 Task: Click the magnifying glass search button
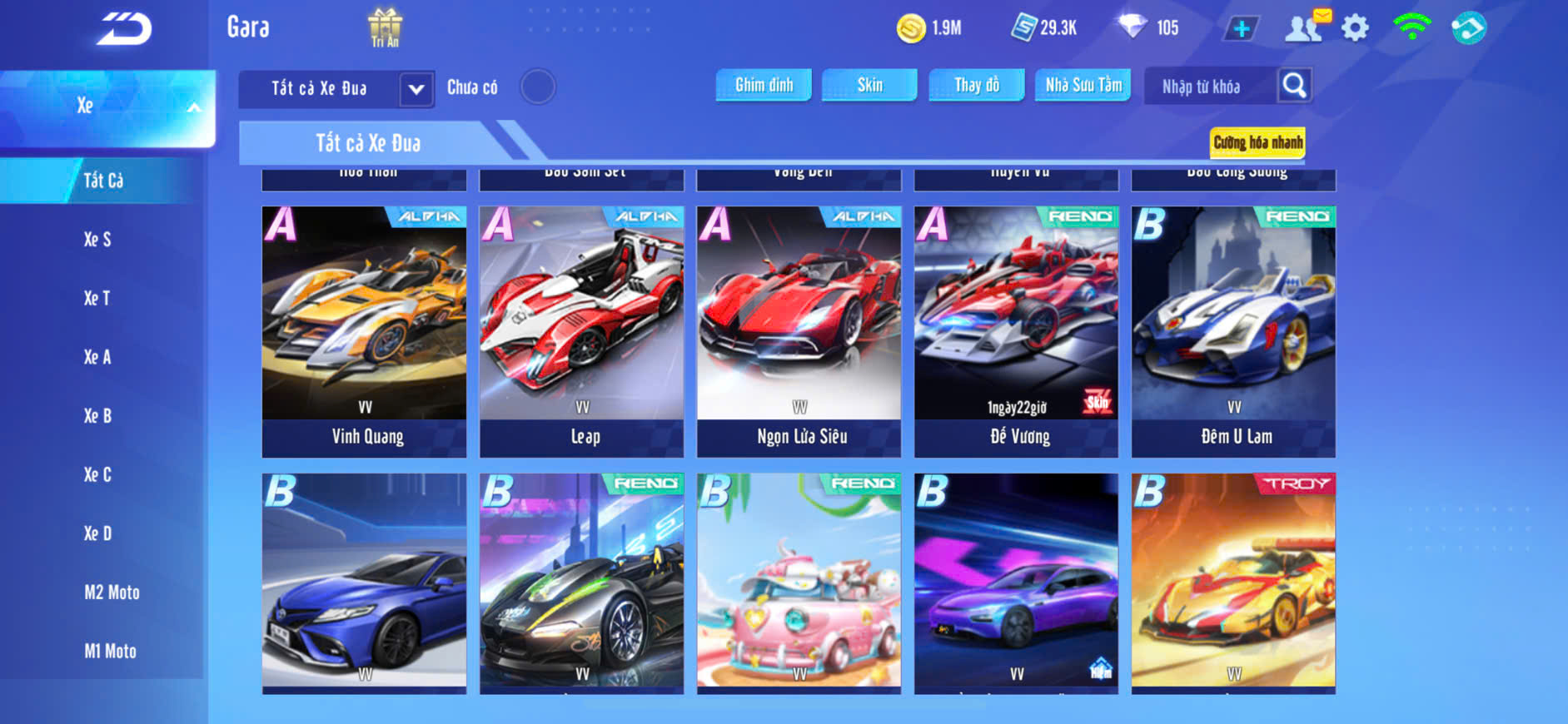tap(1294, 85)
